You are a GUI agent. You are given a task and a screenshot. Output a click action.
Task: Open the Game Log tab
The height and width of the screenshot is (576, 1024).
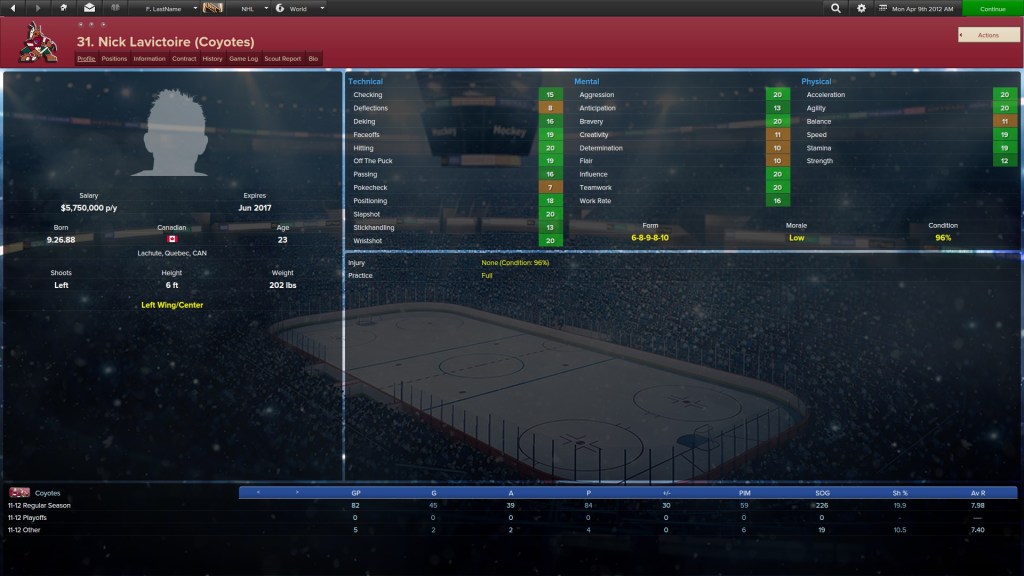click(243, 59)
